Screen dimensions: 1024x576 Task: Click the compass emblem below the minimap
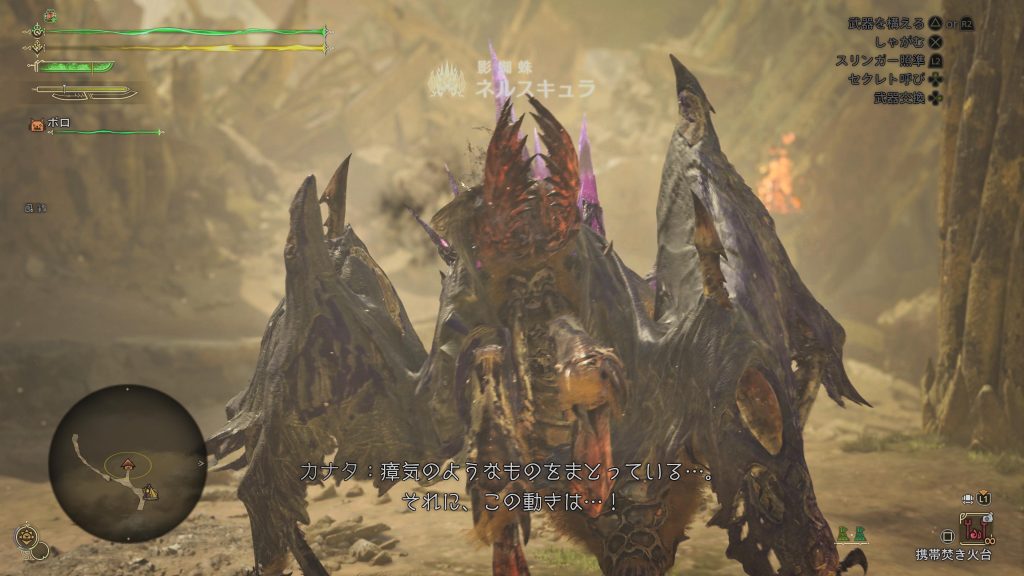(x=27, y=536)
